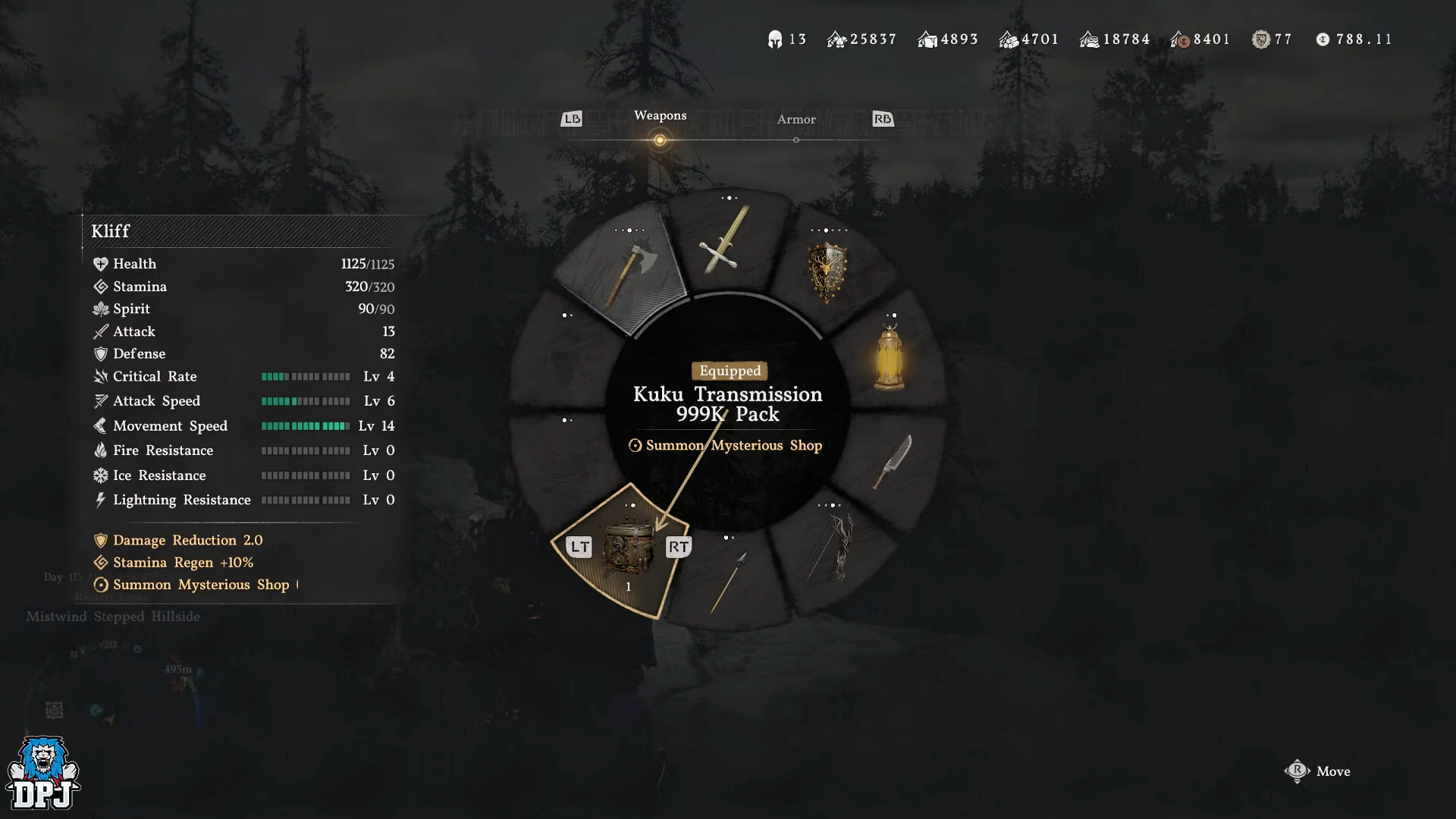1456x819 pixels.
Task: Click the DPJ channel logo overlay
Action: pos(43,773)
